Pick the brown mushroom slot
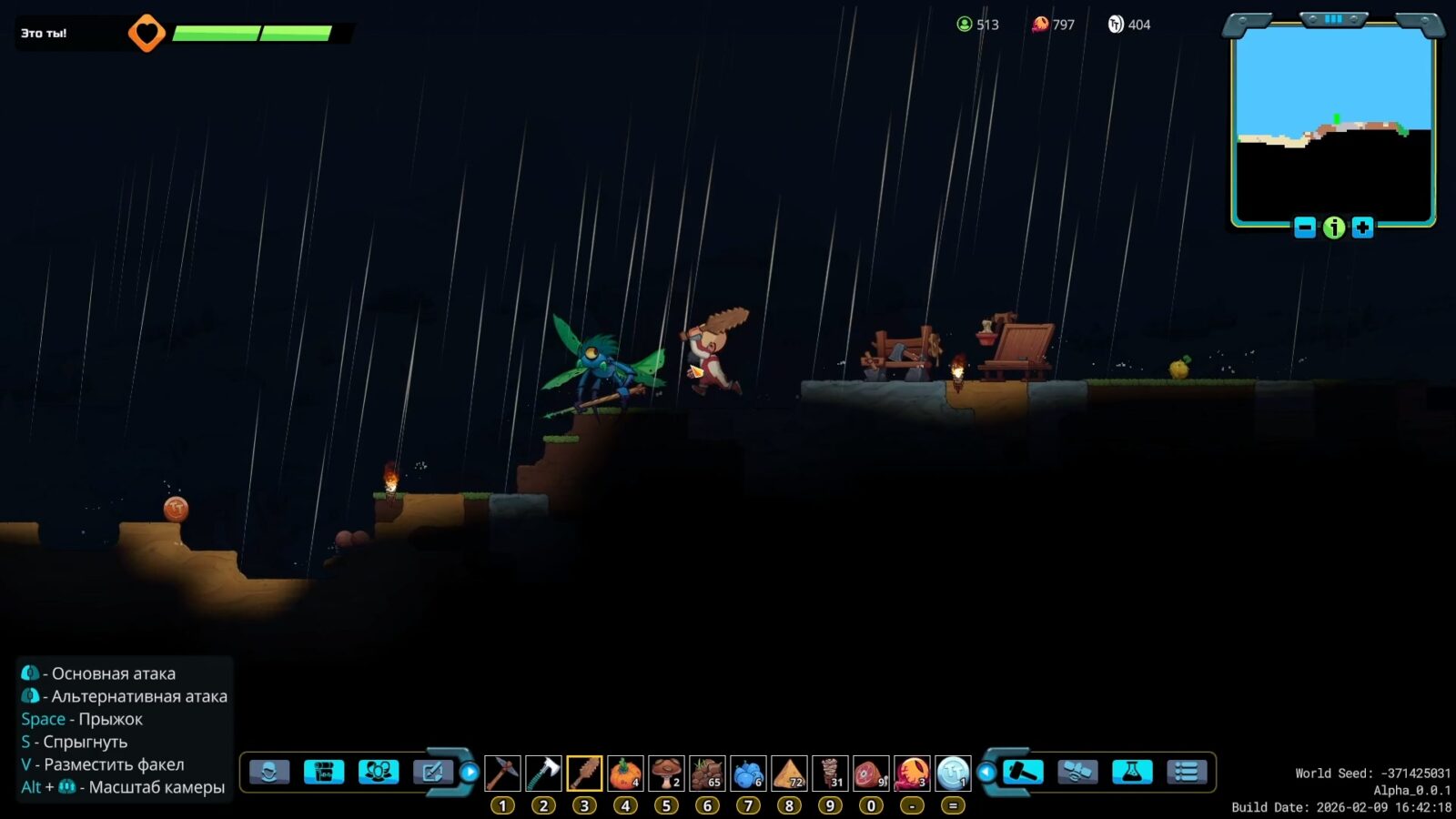The height and width of the screenshot is (819, 1456). [x=666, y=773]
